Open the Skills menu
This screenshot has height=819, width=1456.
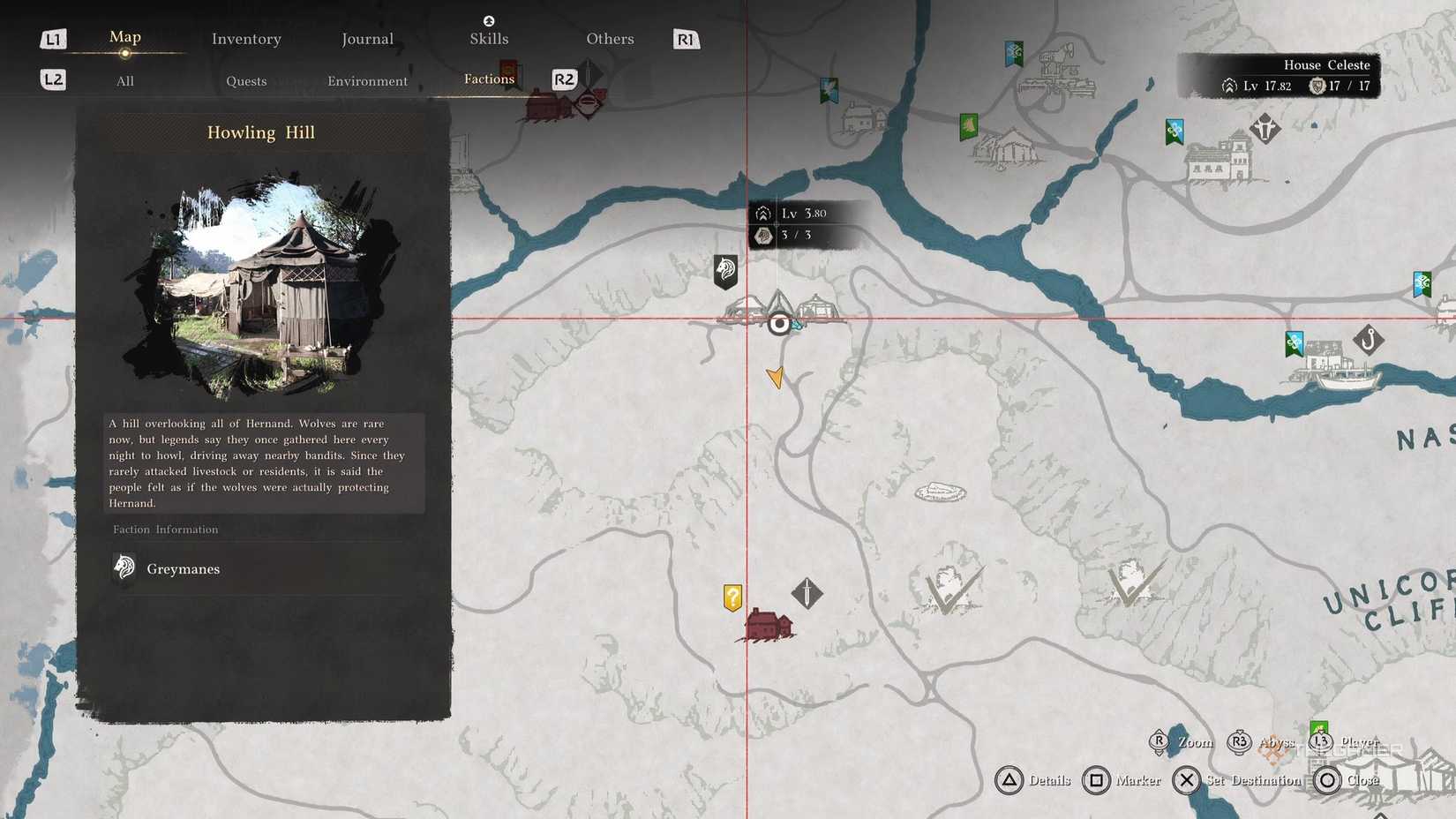488,38
